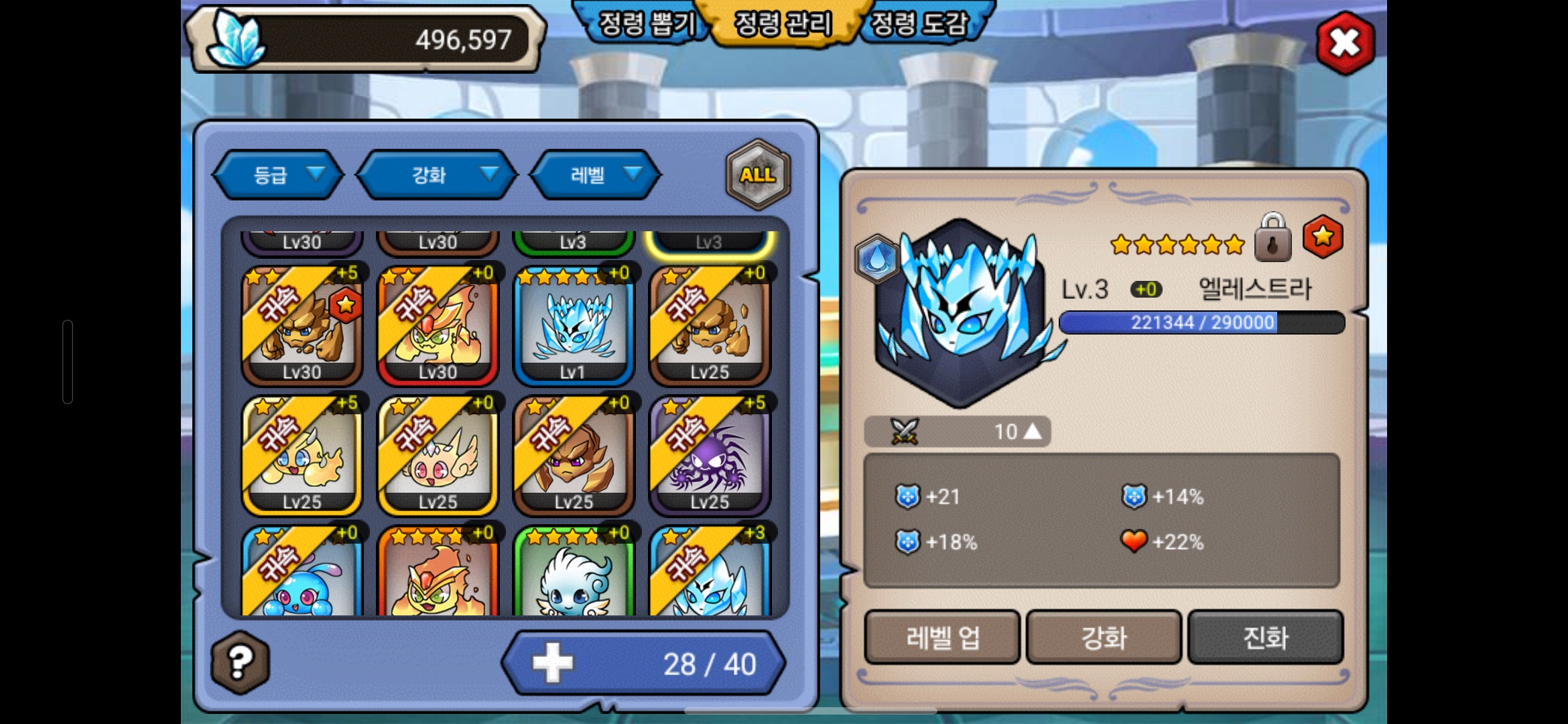Tap the 레벨 업 button
The width and height of the screenshot is (1568, 724).
pyautogui.click(x=942, y=637)
